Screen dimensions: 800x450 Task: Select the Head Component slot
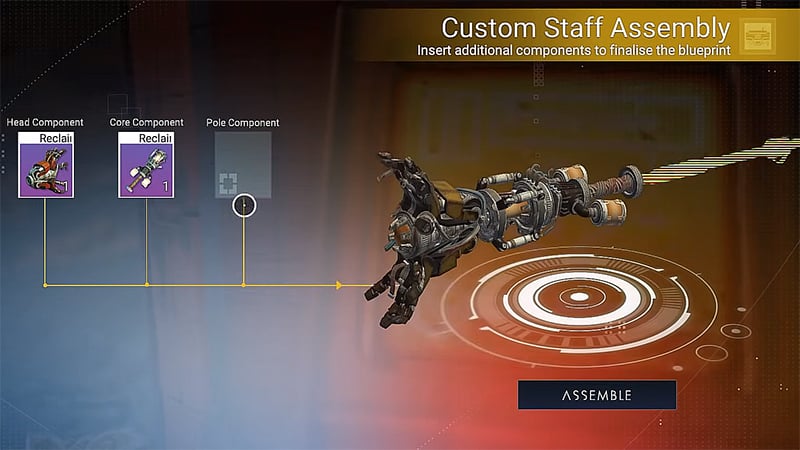click(45, 164)
